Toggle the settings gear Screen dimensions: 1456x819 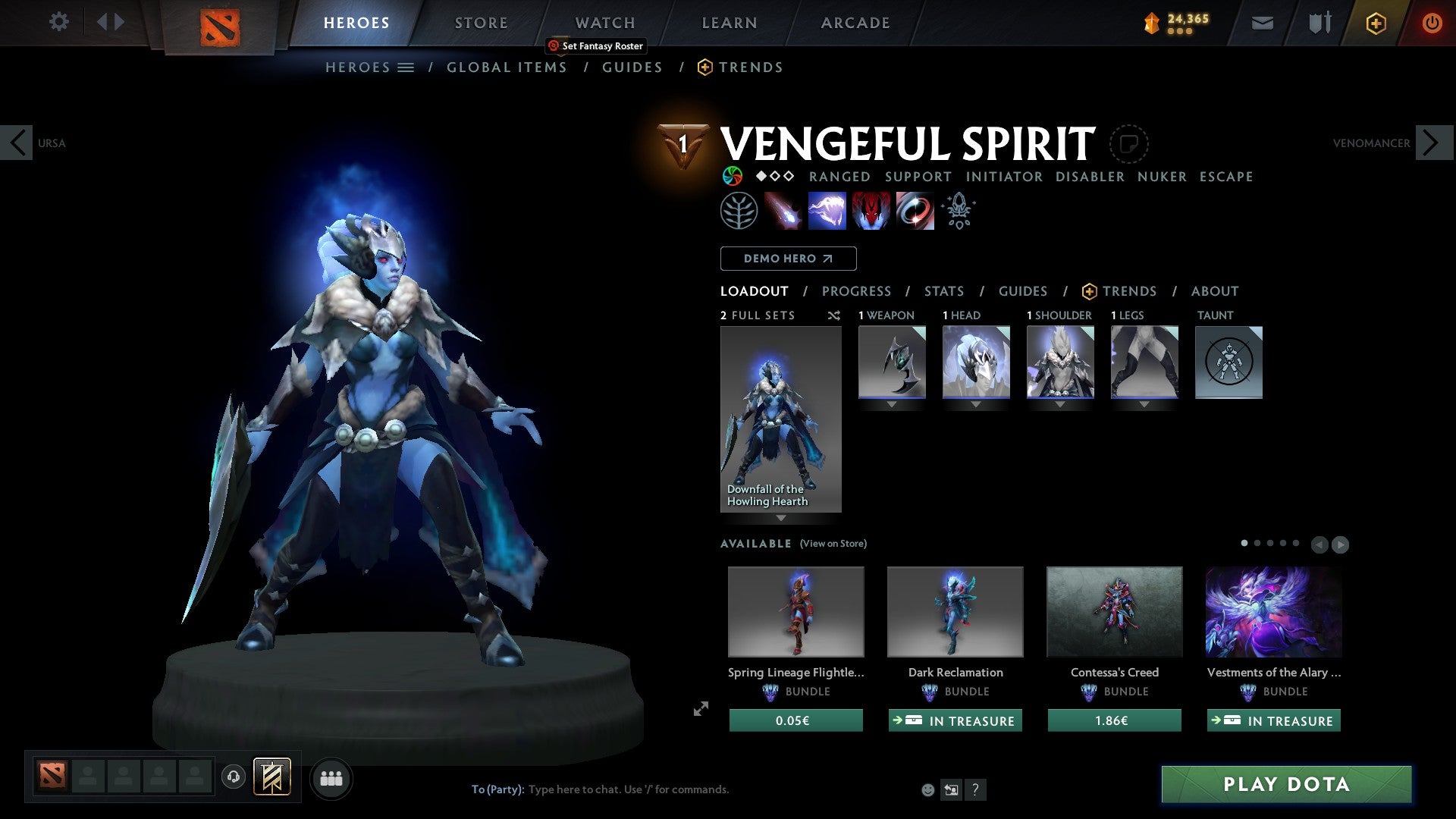click(58, 22)
